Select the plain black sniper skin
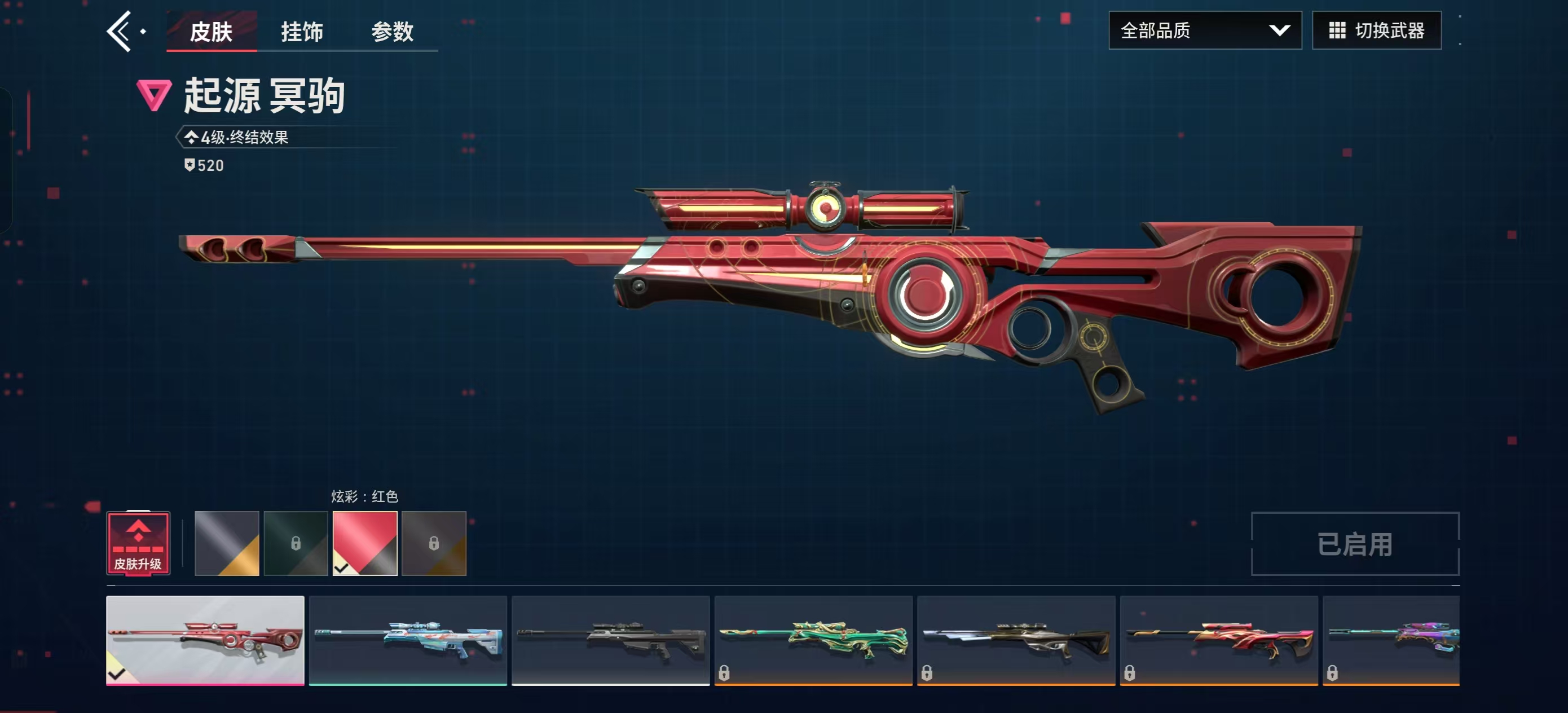This screenshot has height=713, width=1568. (x=610, y=640)
